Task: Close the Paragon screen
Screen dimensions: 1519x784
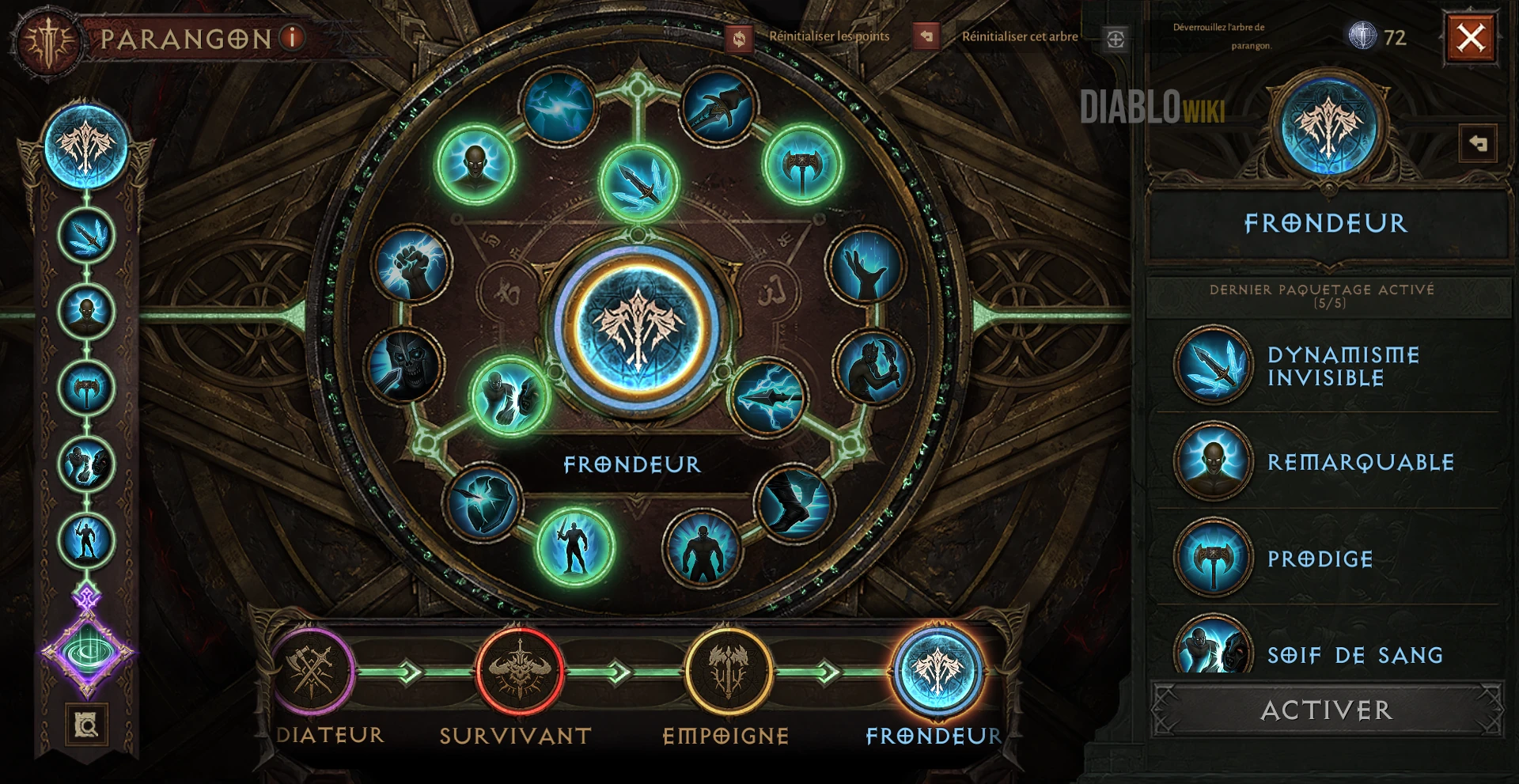Action: coord(1470,37)
